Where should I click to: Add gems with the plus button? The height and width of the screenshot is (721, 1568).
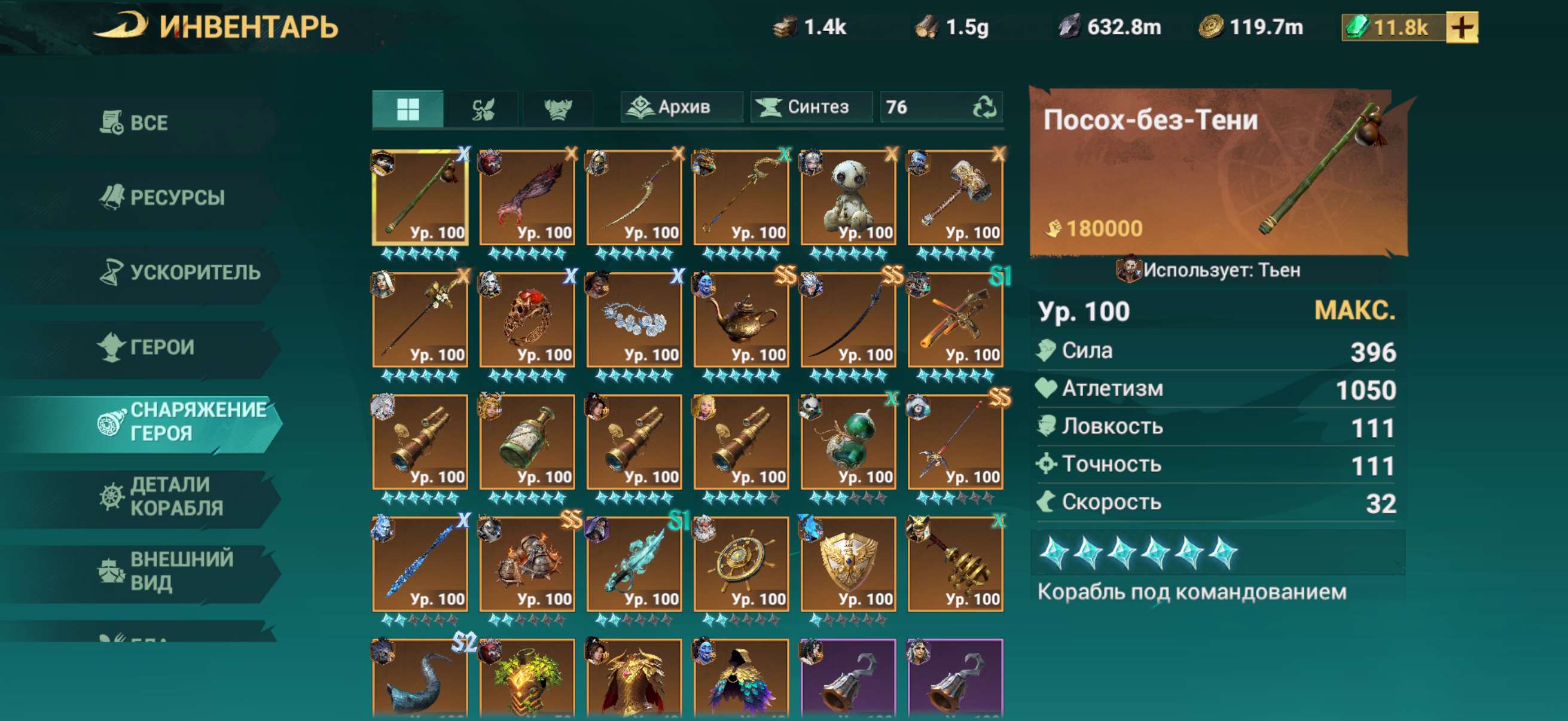pyautogui.click(x=1462, y=28)
